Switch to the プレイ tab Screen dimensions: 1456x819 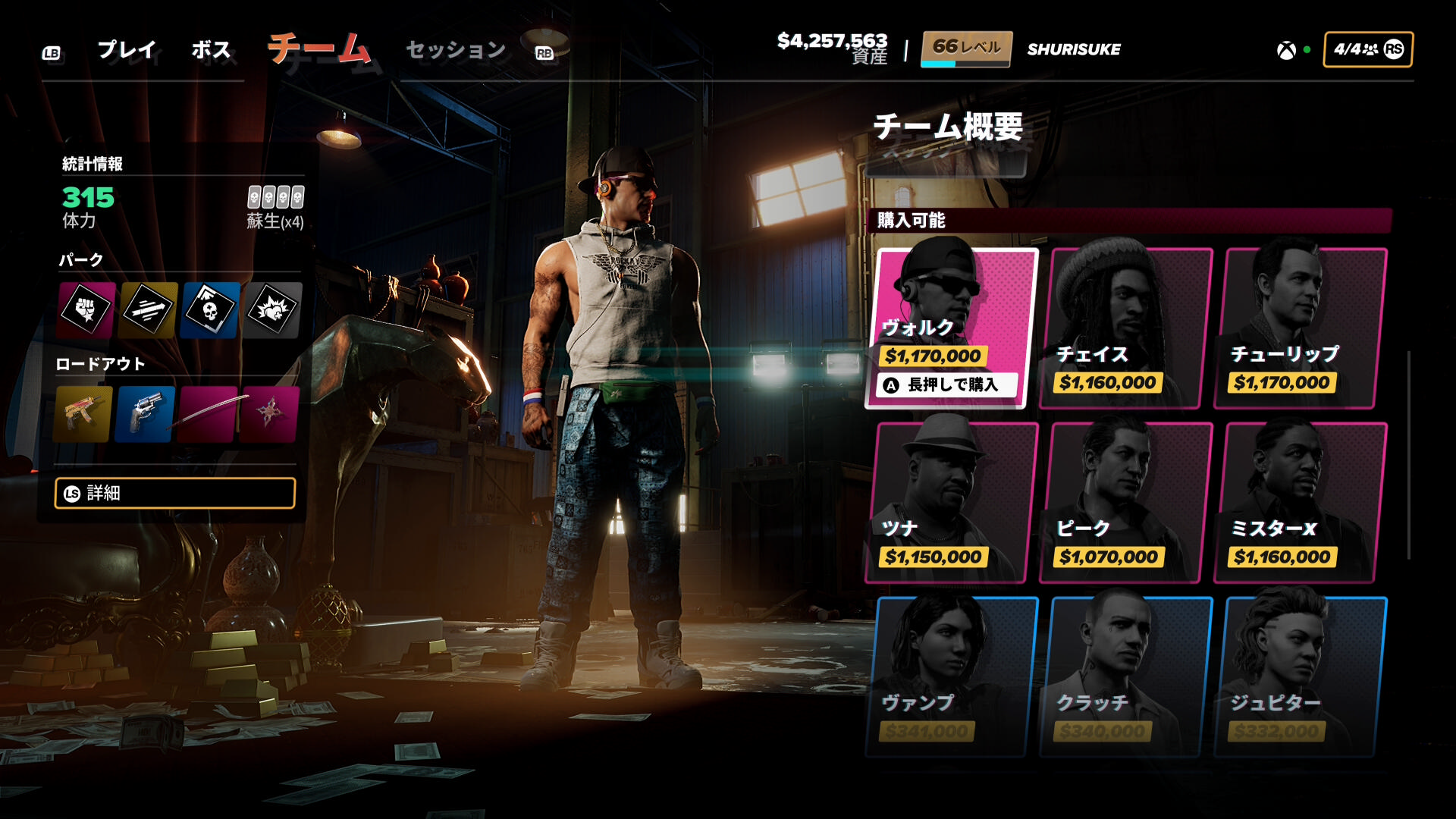point(127,50)
